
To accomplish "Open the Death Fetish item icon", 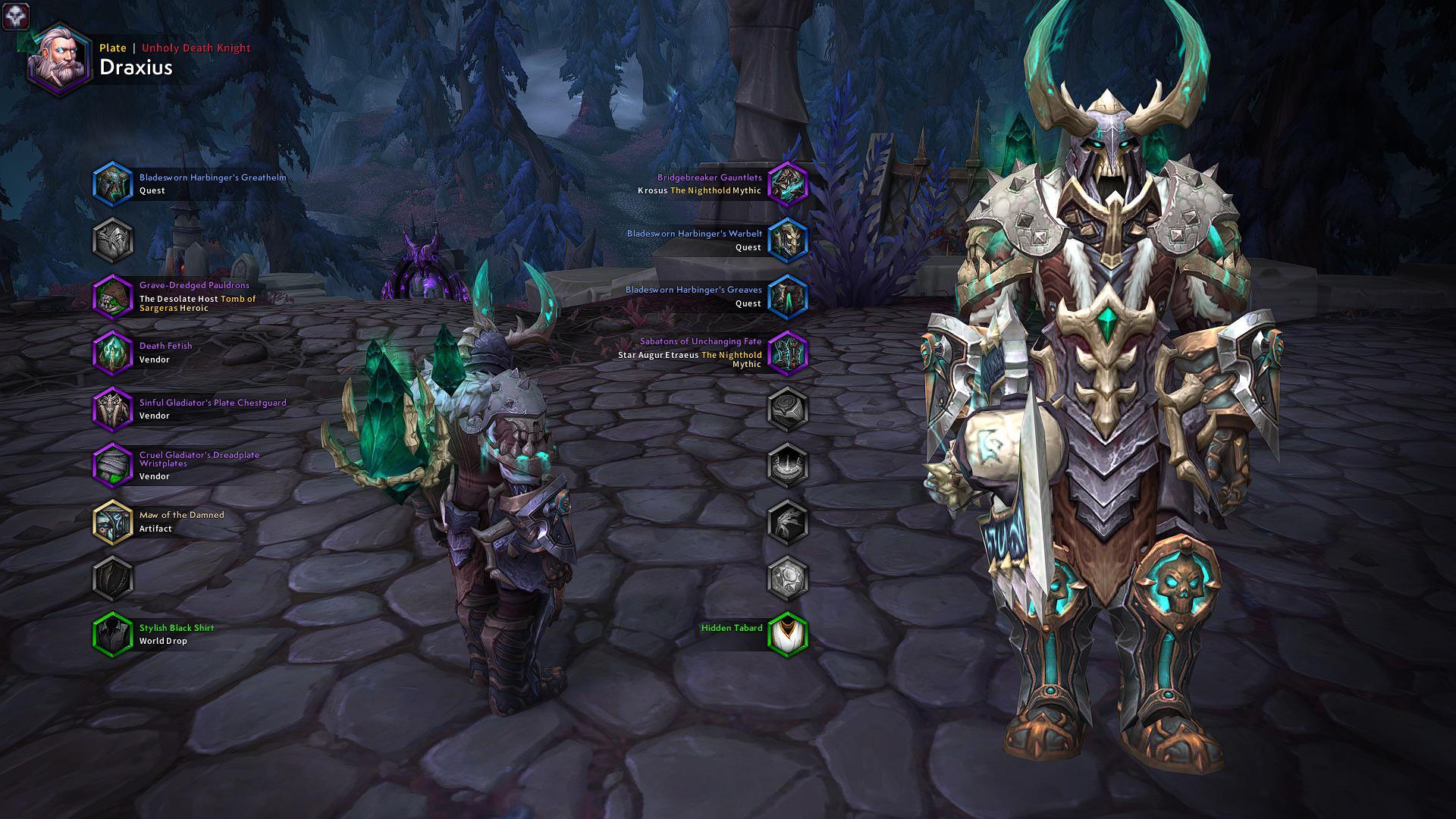I will tap(114, 353).
